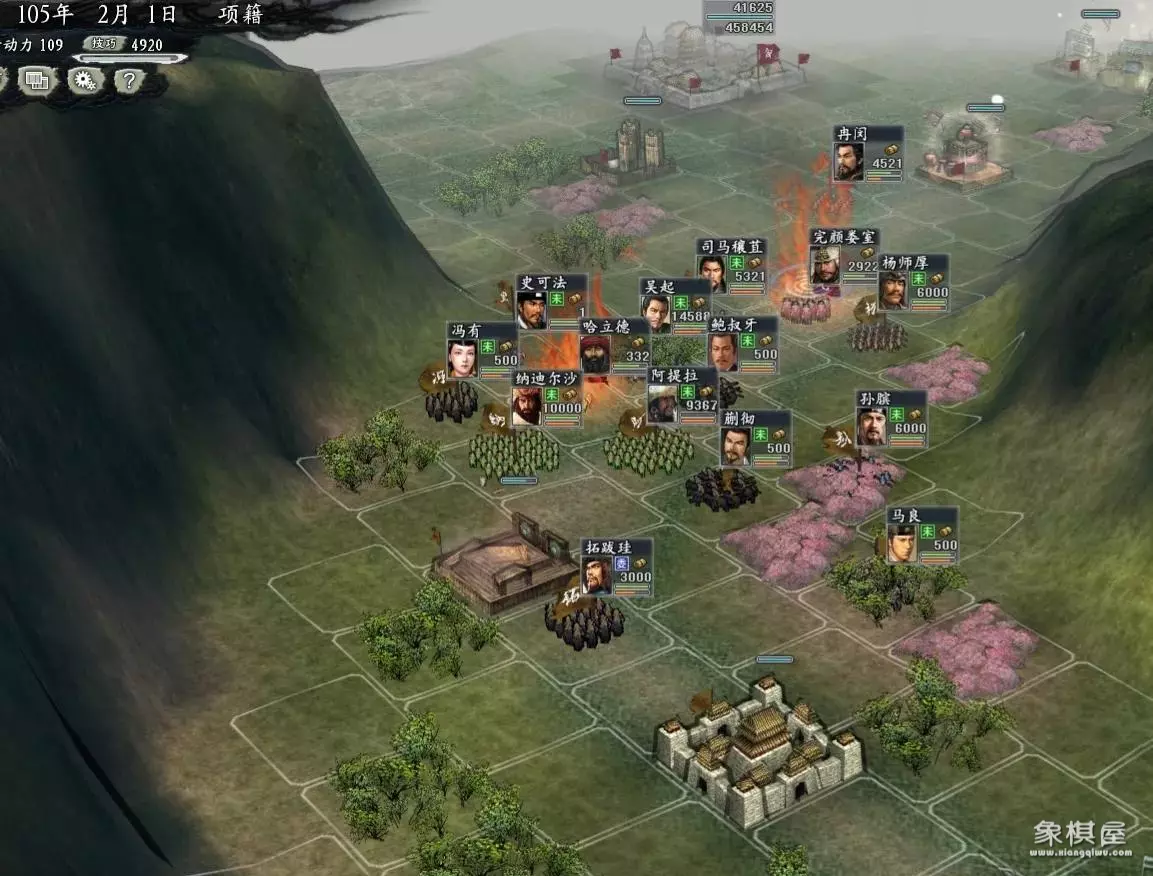Select the 冉闵 unit panel
The width and height of the screenshot is (1153, 876).
pyautogui.click(x=868, y=153)
